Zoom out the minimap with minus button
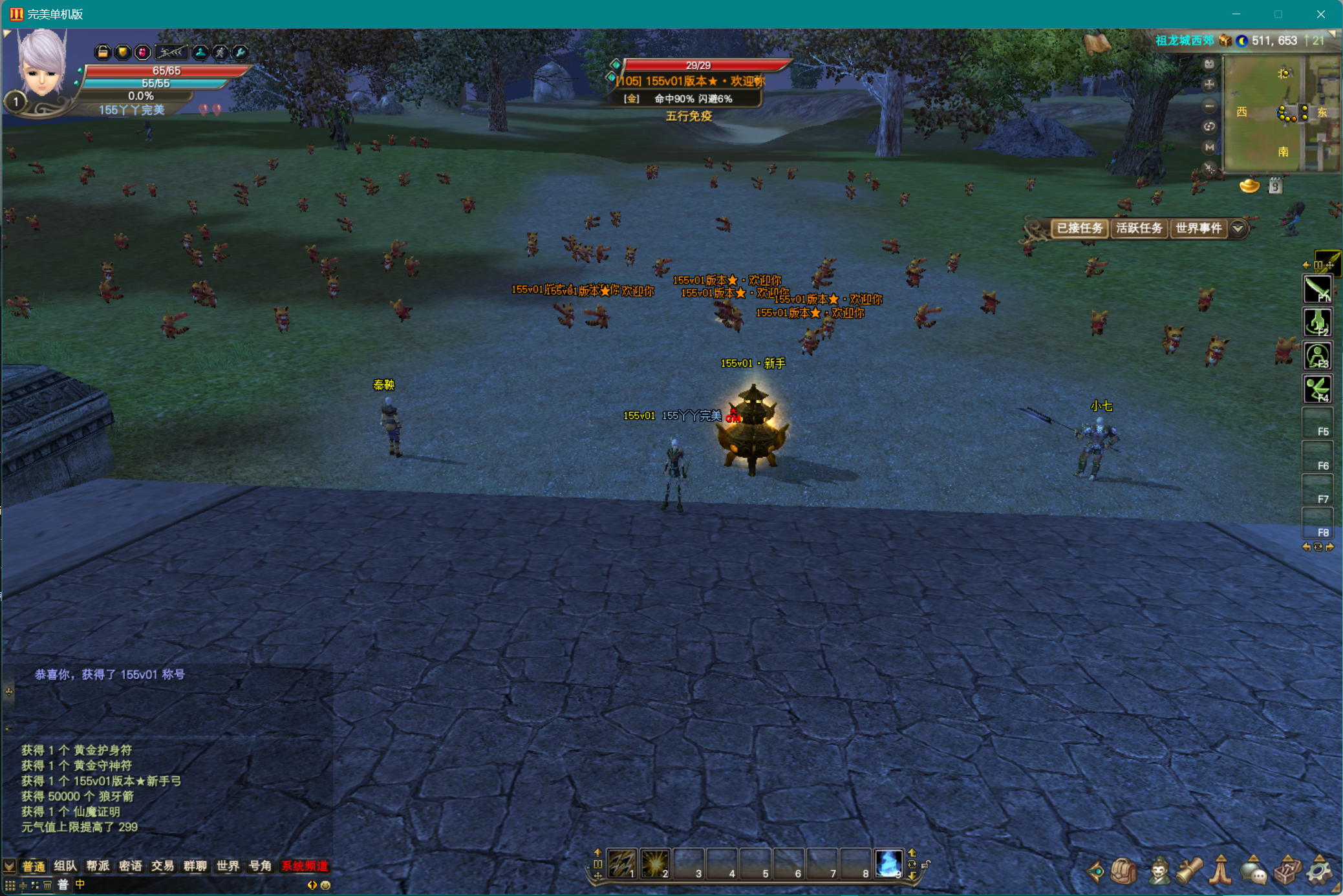 click(1209, 105)
